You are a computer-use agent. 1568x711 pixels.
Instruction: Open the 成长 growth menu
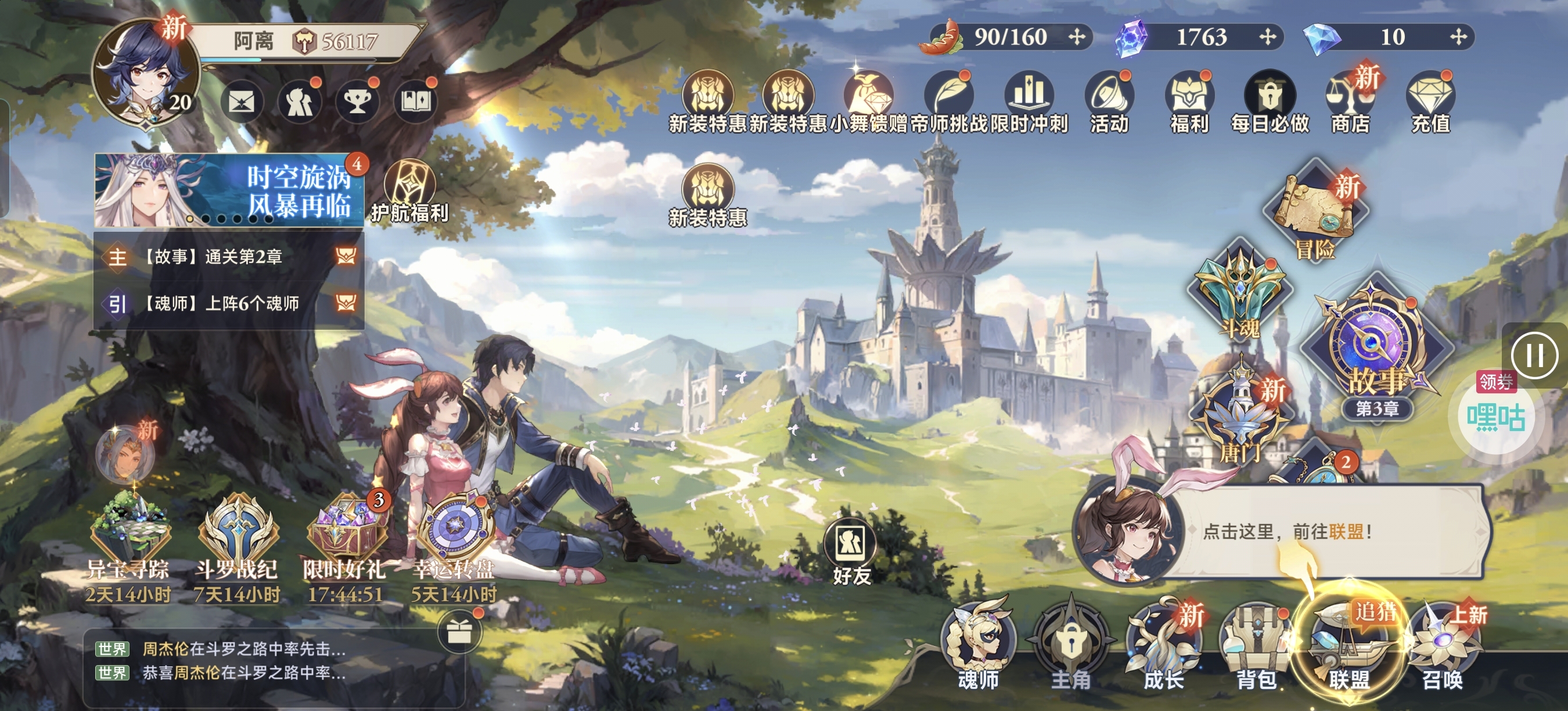coord(1163,647)
